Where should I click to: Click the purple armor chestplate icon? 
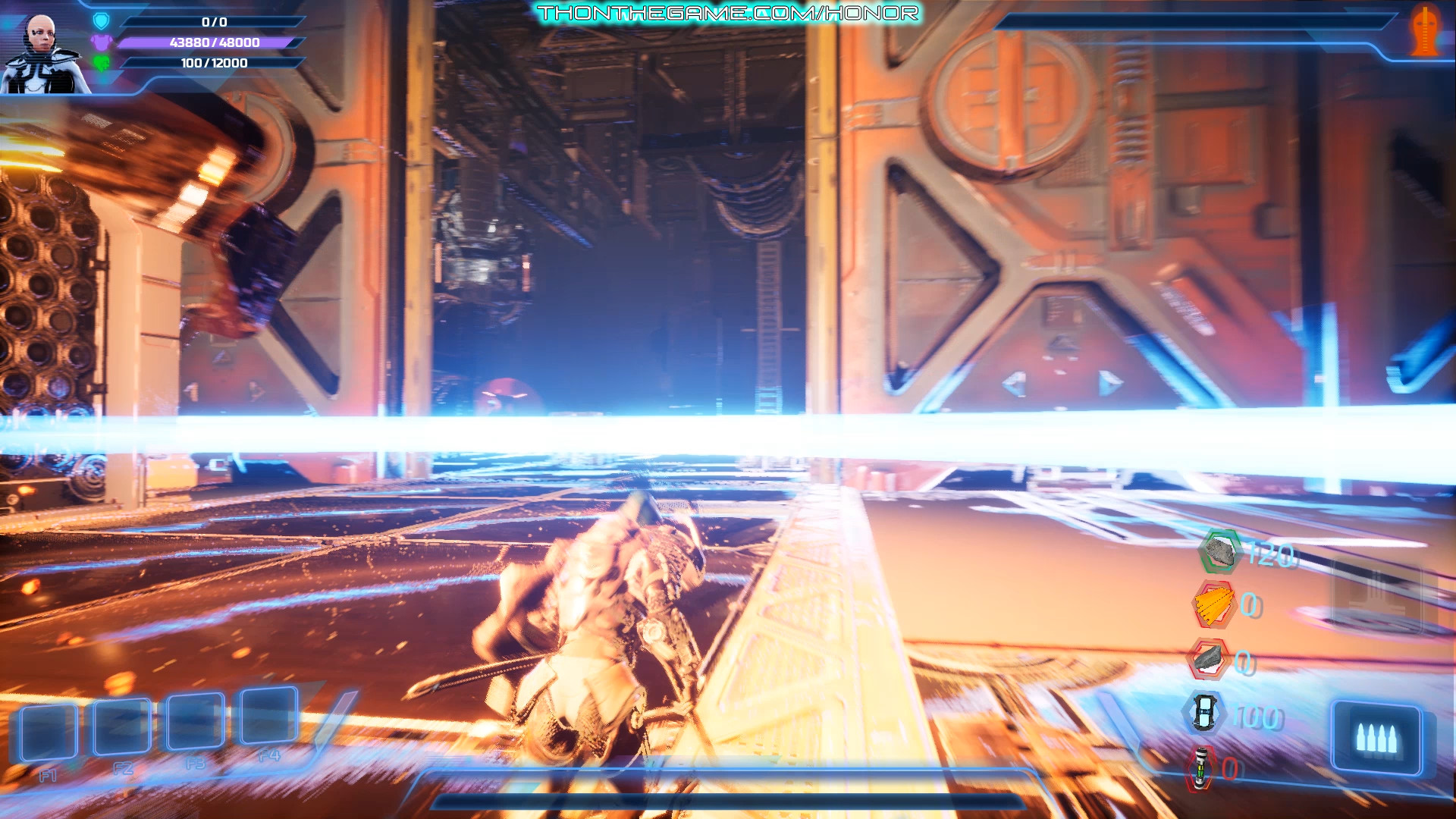point(101,44)
